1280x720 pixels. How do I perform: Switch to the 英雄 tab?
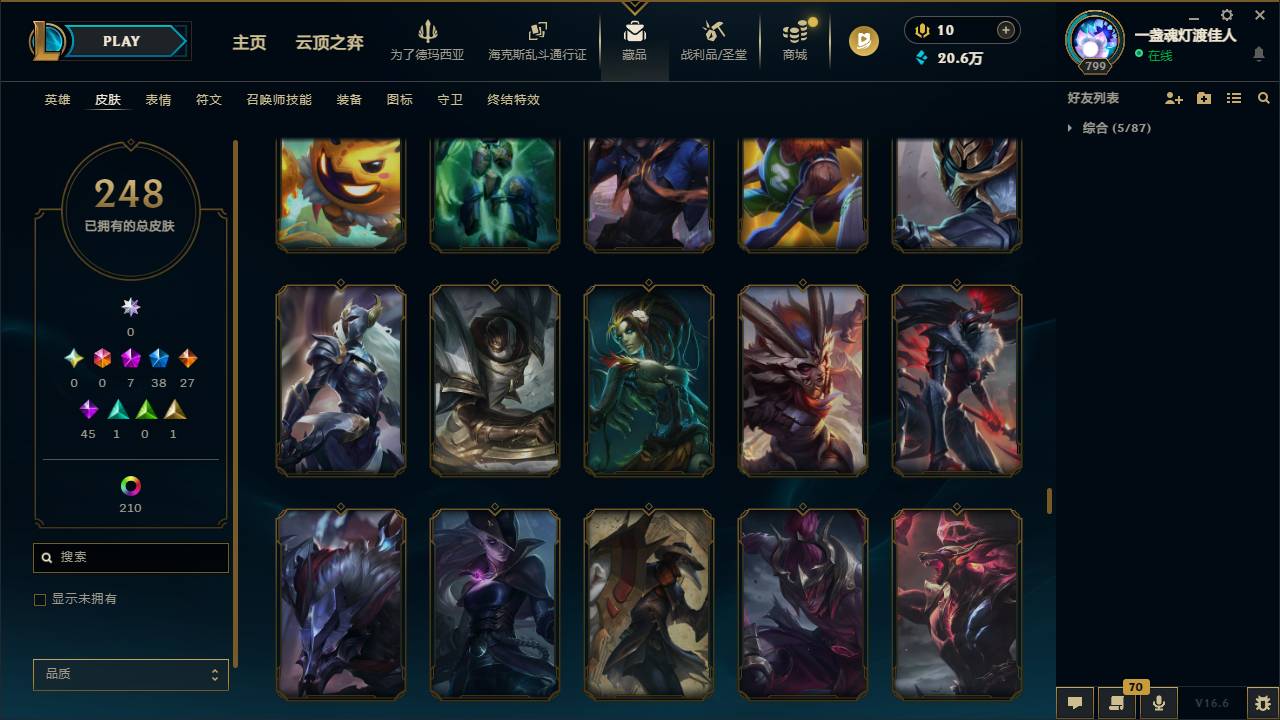pyautogui.click(x=57, y=100)
